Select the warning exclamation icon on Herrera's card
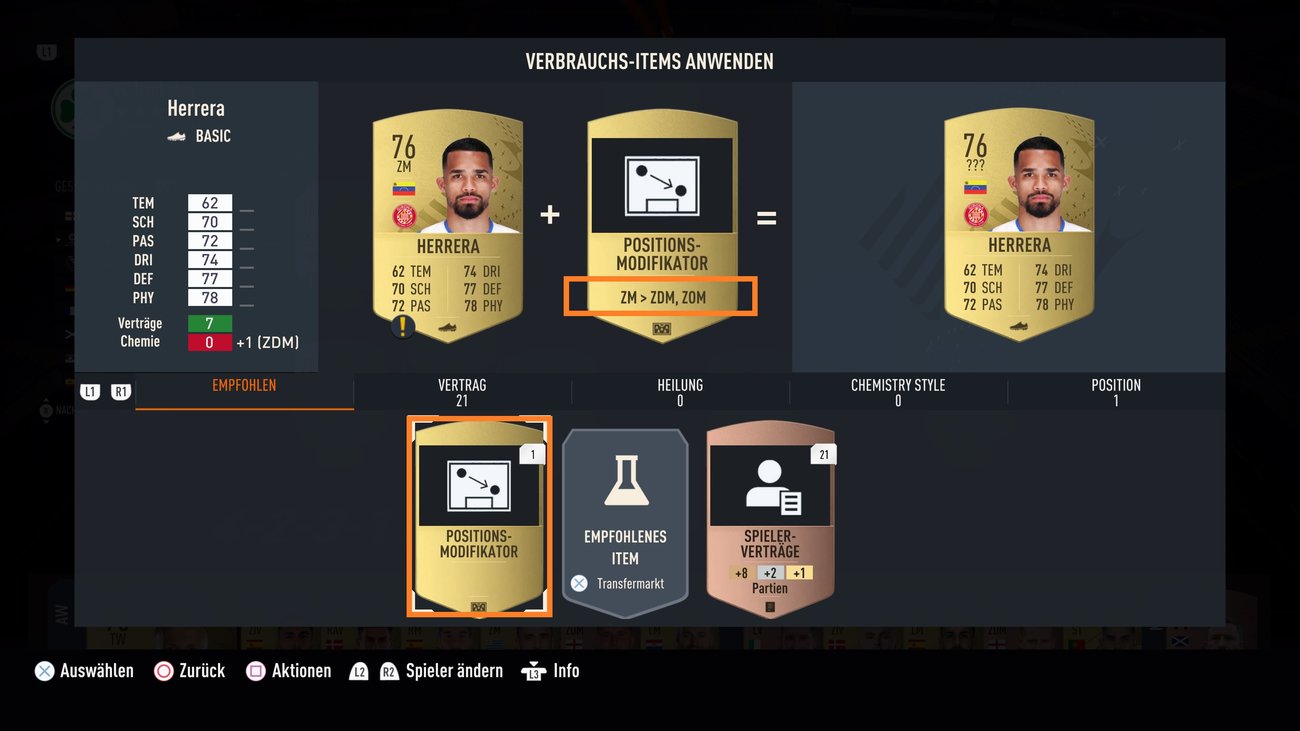 [x=403, y=325]
